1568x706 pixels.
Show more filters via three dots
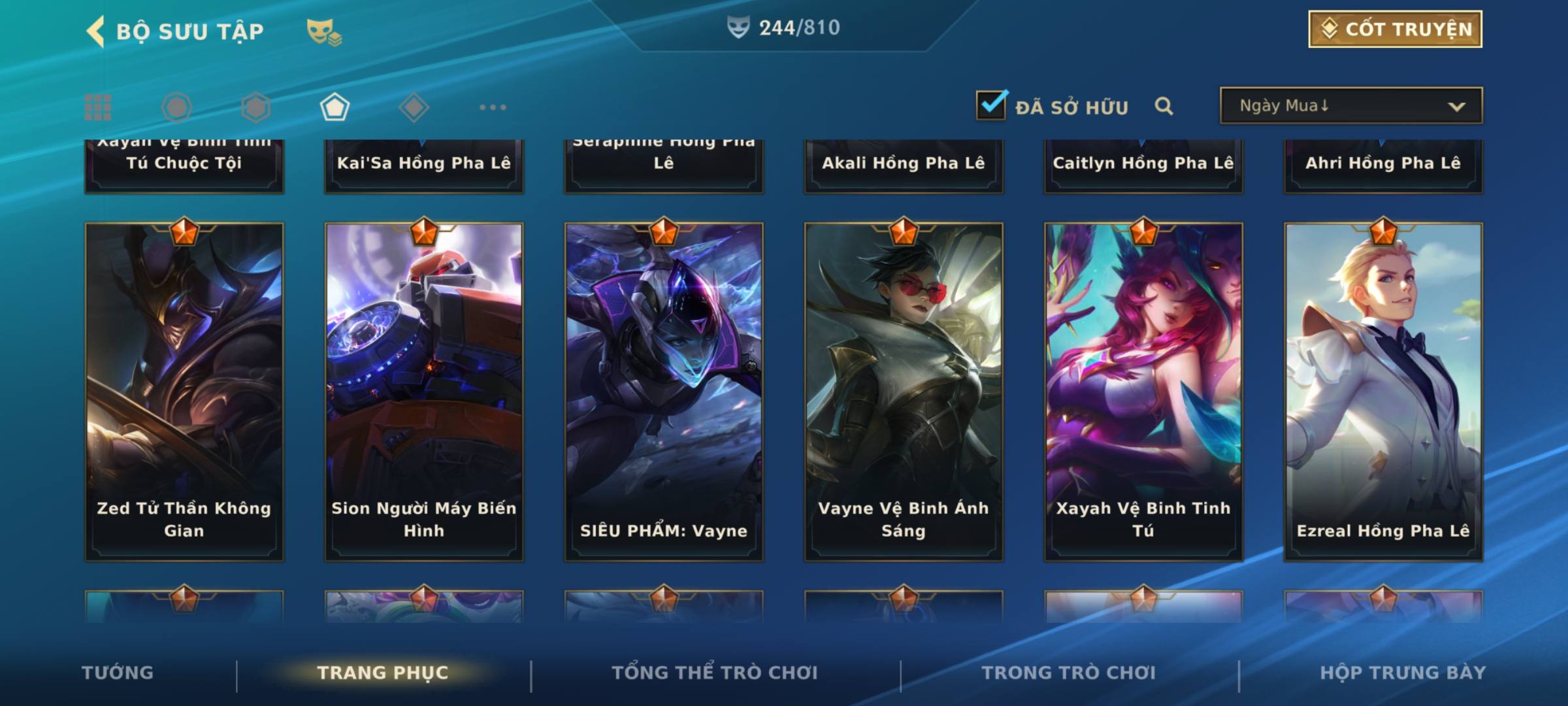pyautogui.click(x=493, y=107)
